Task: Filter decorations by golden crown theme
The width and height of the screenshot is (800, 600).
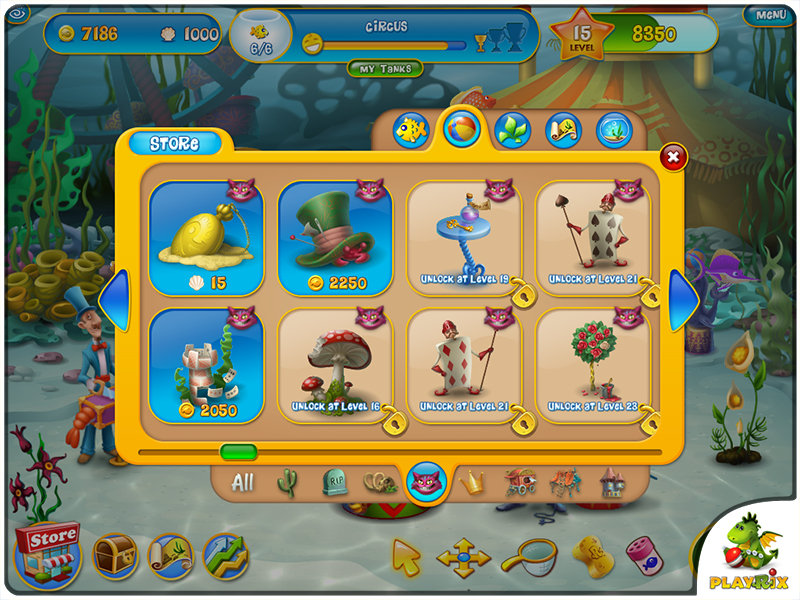Action: pyautogui.click(x=471, y=483)
